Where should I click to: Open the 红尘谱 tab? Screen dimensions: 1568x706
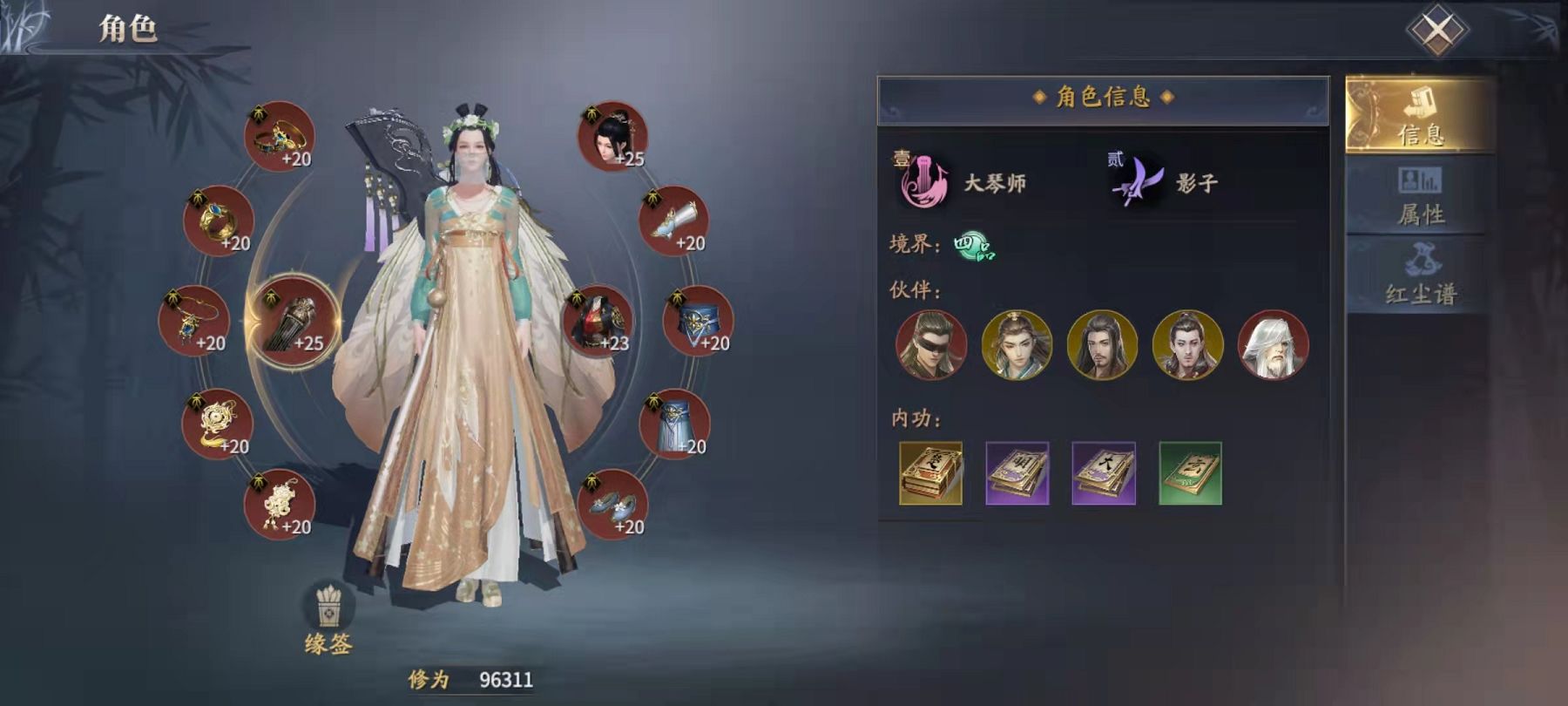(1419, 275)
